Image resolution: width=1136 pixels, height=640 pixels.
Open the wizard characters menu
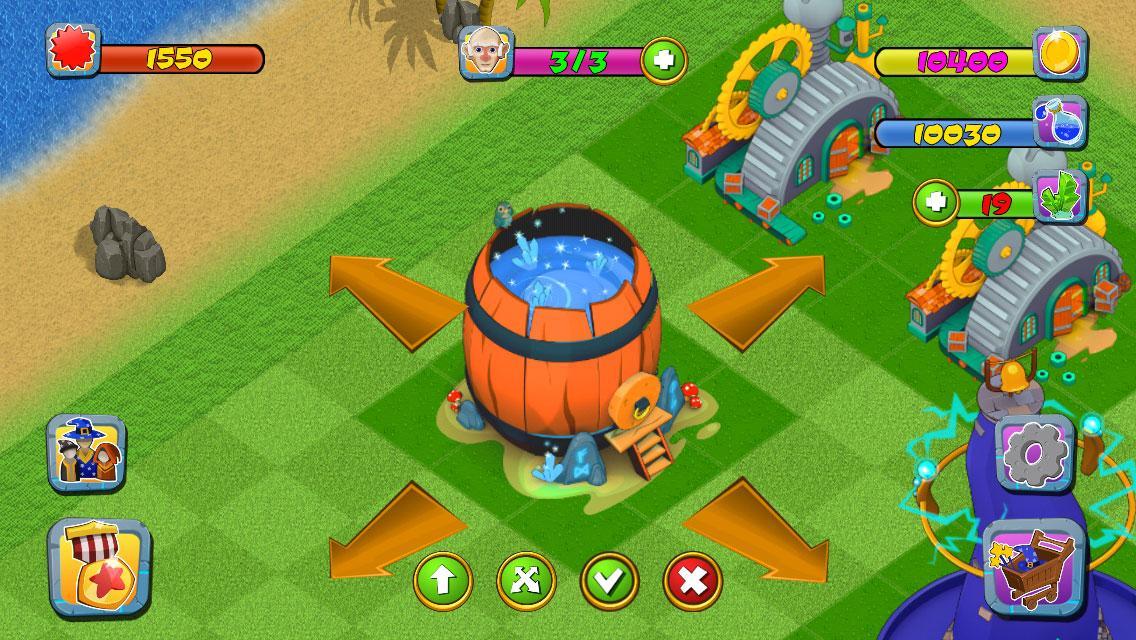pyautogui.click(x=87, y=454)
